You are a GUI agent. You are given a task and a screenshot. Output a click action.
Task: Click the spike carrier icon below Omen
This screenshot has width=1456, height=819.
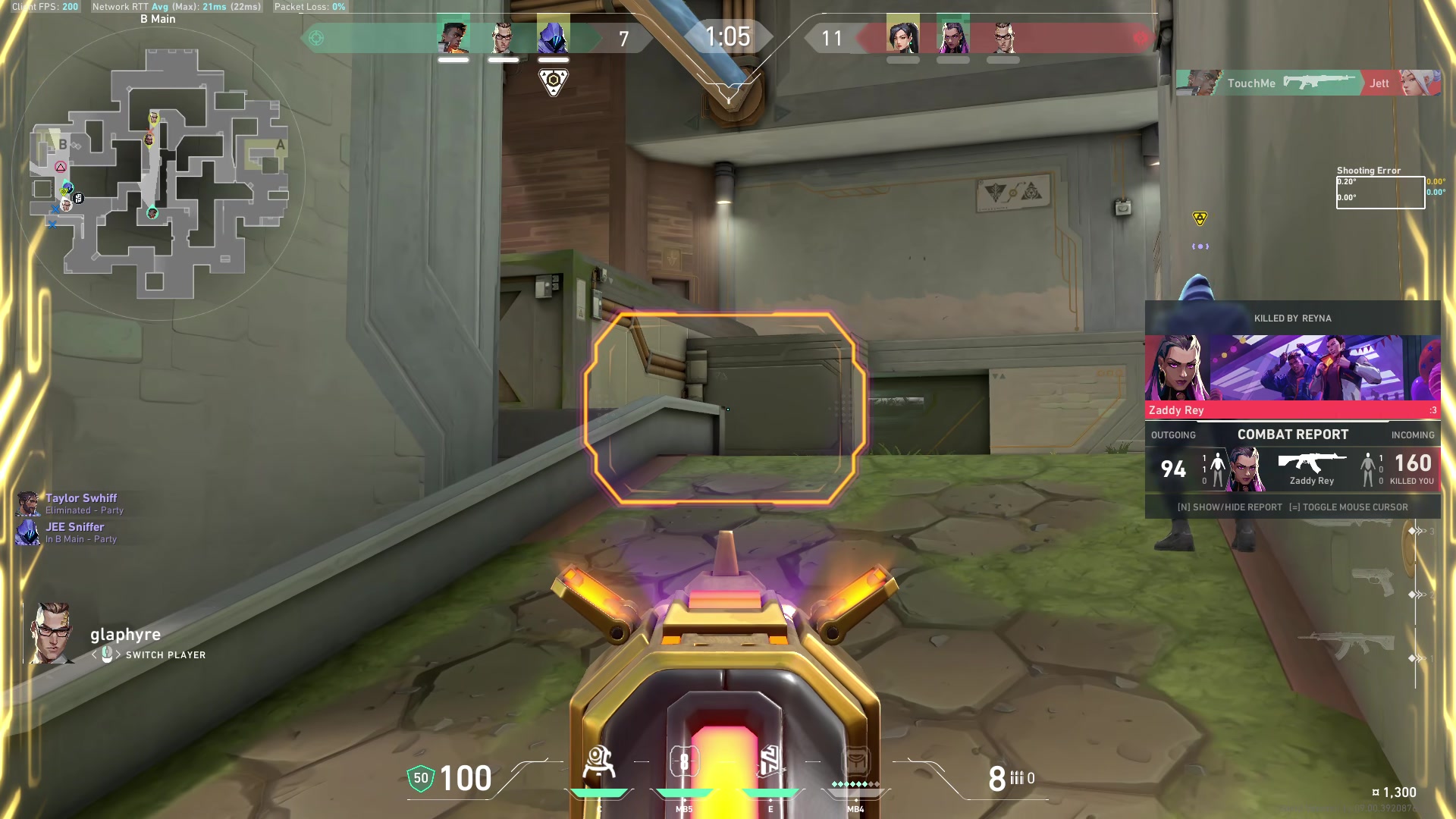pyautogui.click(x=554, y=81)
